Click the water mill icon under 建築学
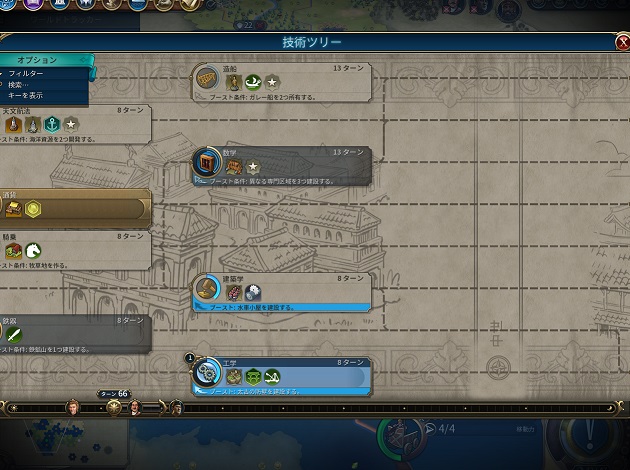Image resolution: width=630 pixels, height=470 pixels. tap(253, 293)
